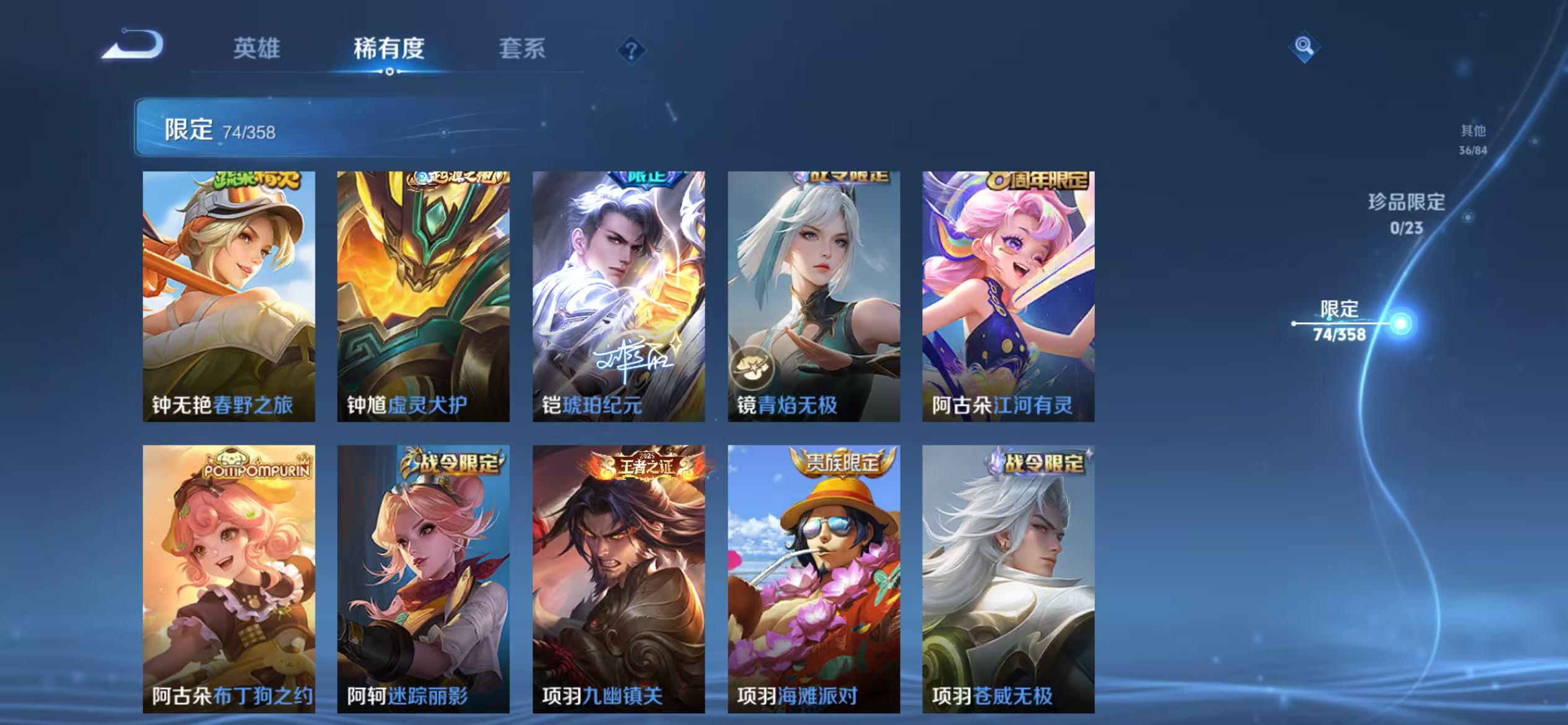The width and height of the screenshot is (1568, 725).
Task: Switch to the 英雄 tab
Action: [257, 50]
